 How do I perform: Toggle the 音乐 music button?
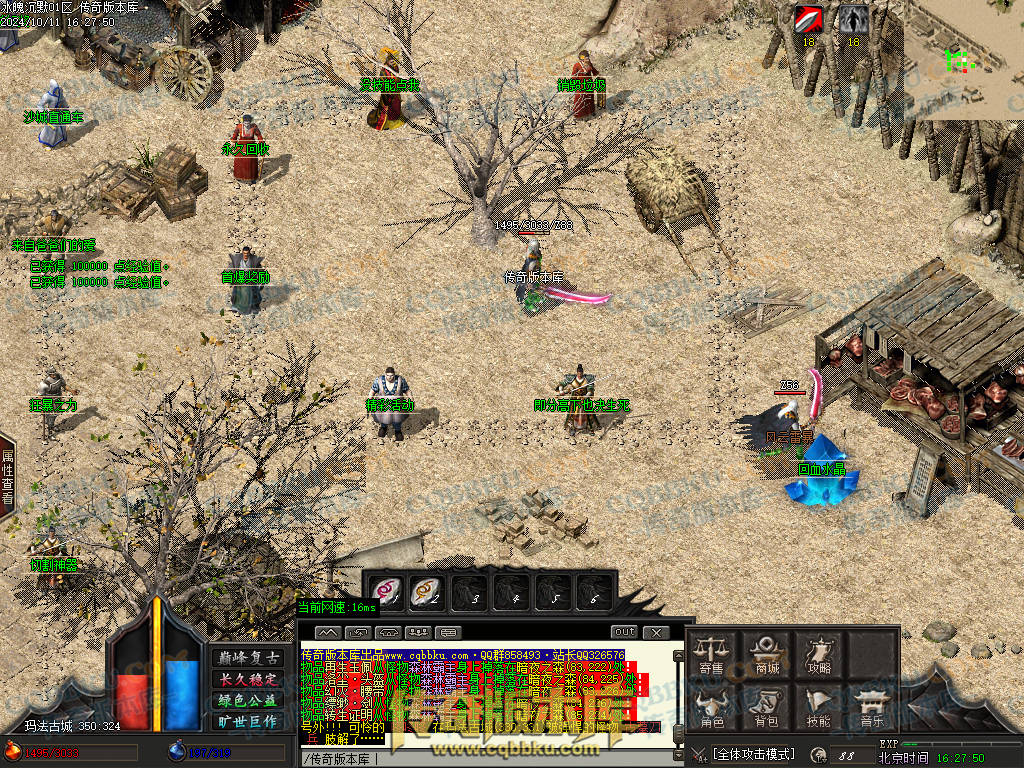[x=872, y=706]
